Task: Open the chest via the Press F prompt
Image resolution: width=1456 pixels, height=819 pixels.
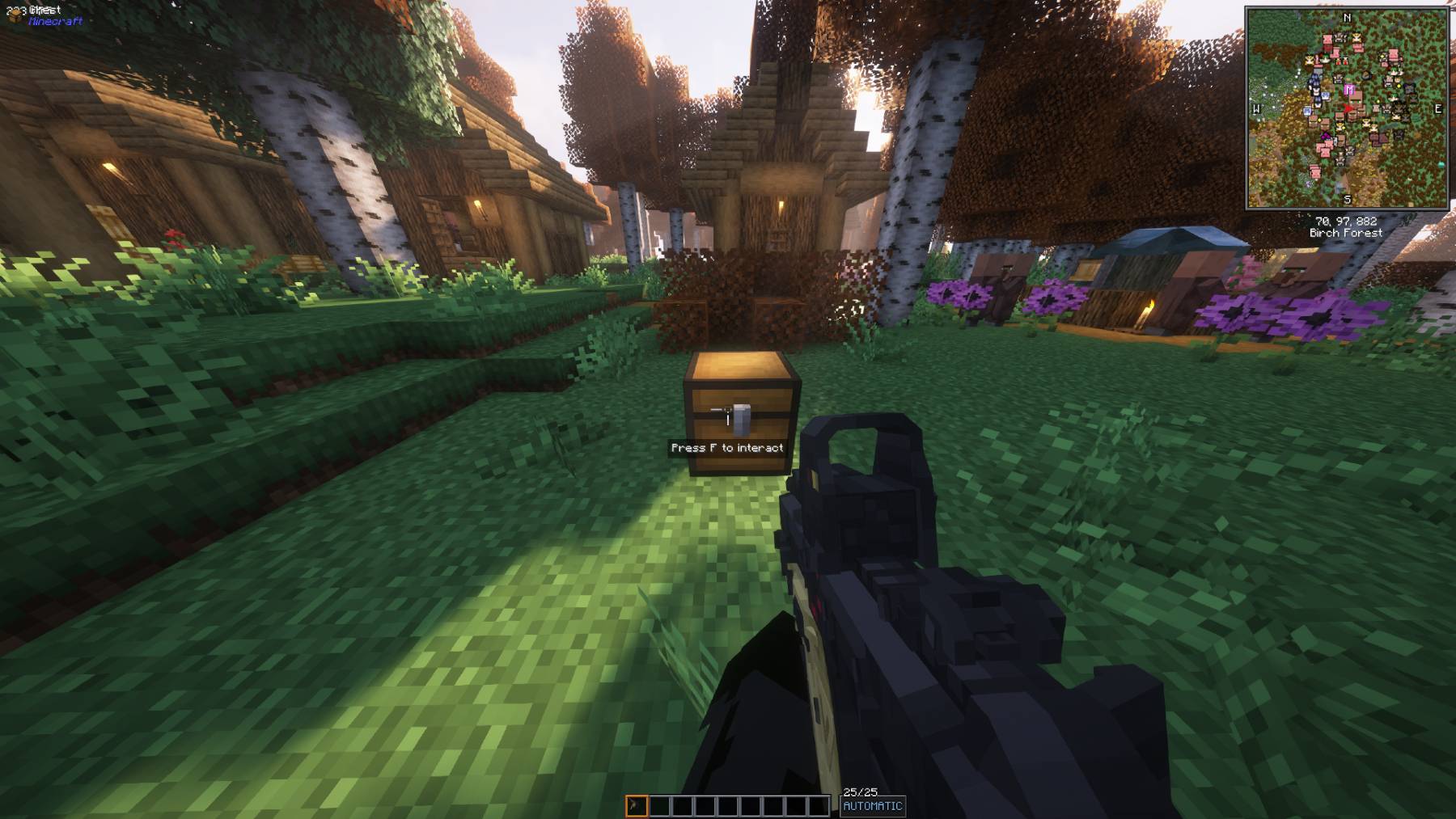Action: (x=729, y=446)
